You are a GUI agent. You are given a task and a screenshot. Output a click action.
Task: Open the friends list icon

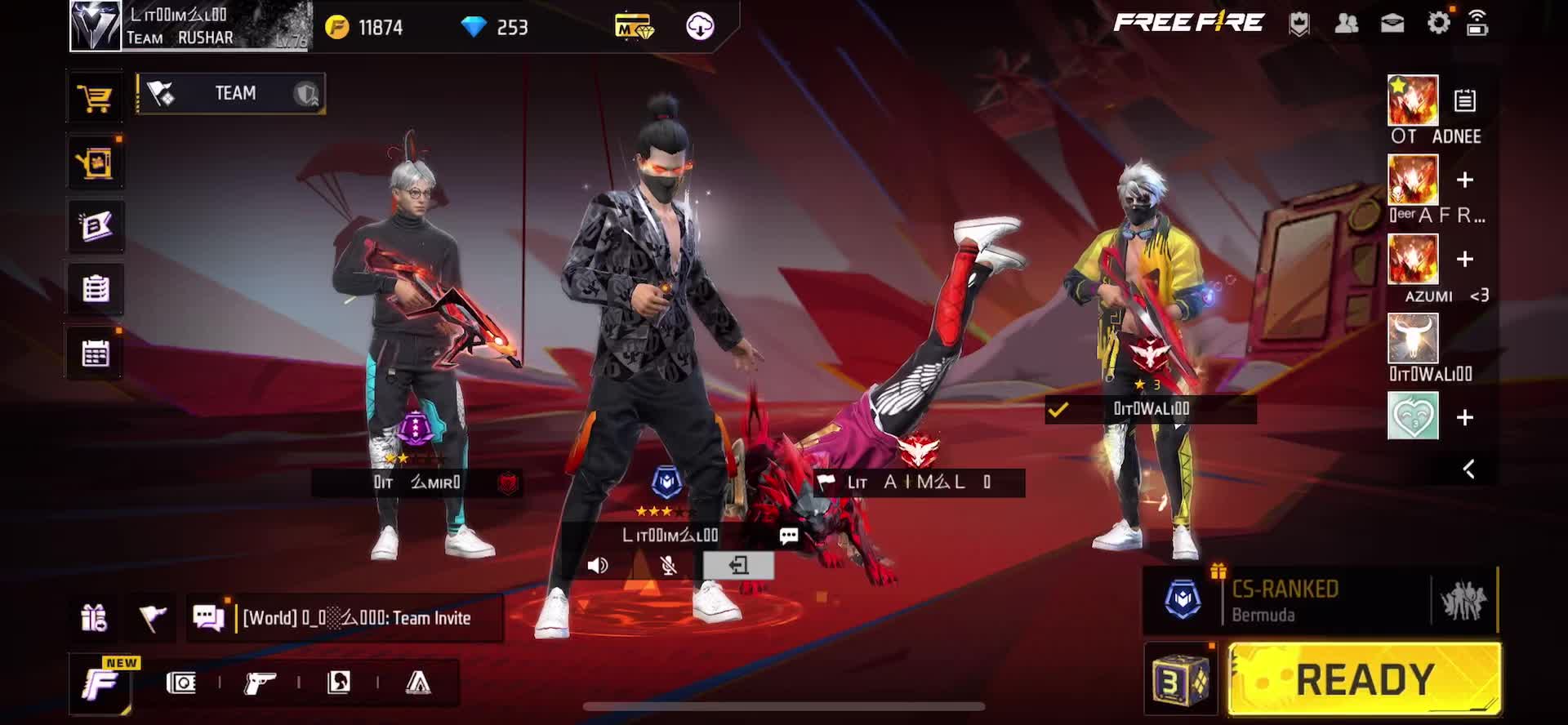(1346, 23)
